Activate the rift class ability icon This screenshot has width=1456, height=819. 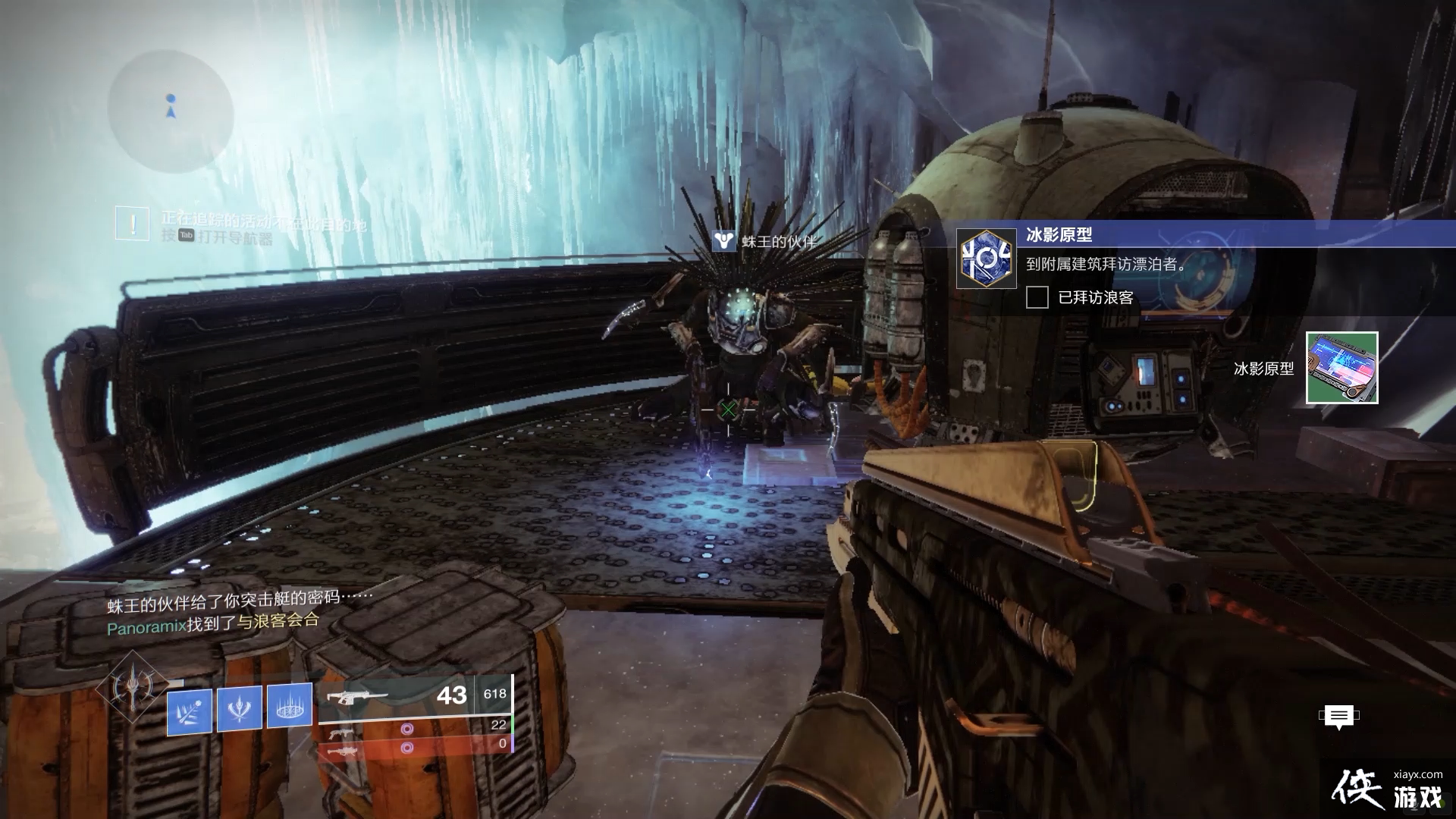(289, 705)
